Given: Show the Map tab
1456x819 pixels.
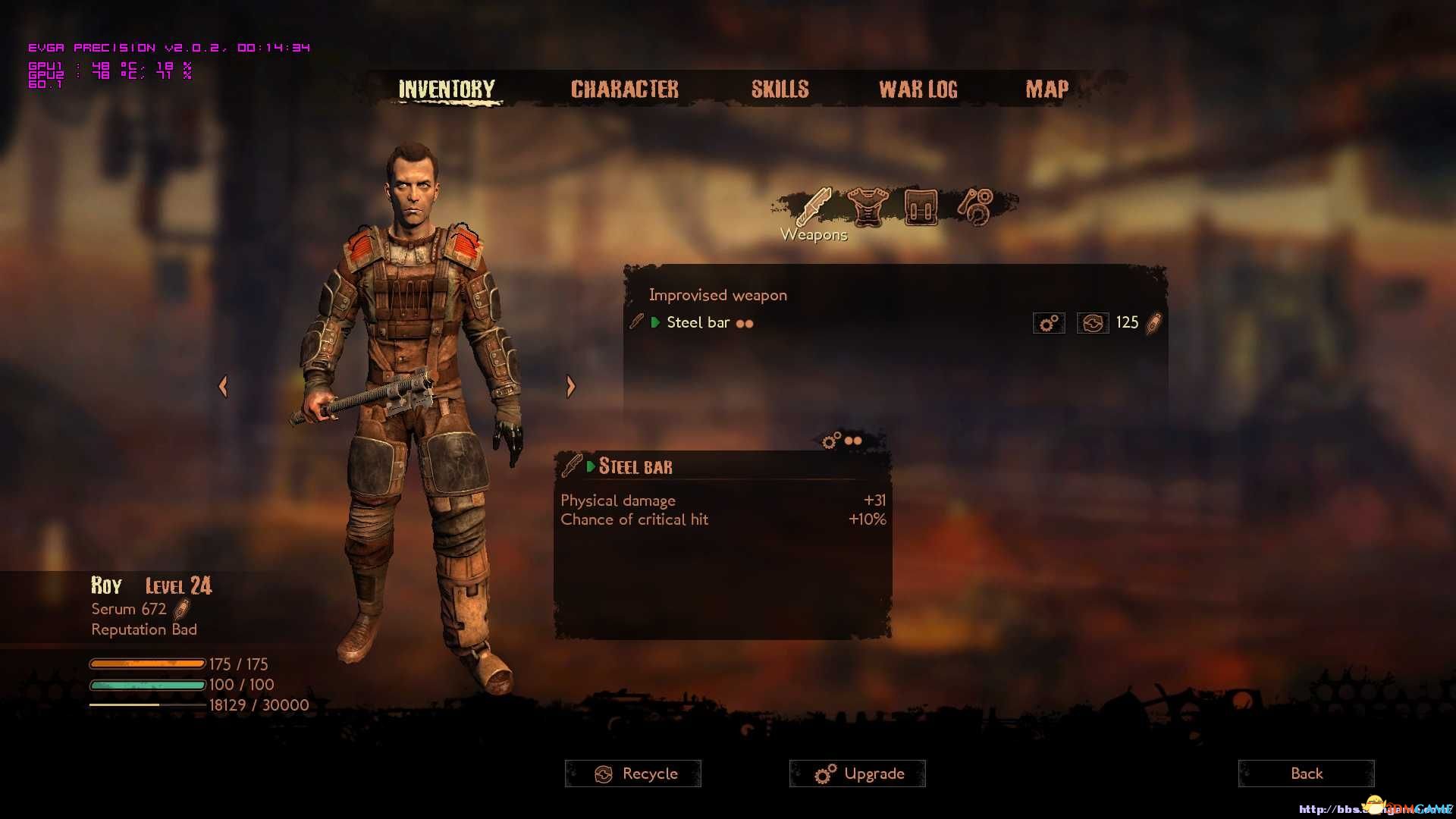Looking at the screenshot, I should pos(1046,89).
